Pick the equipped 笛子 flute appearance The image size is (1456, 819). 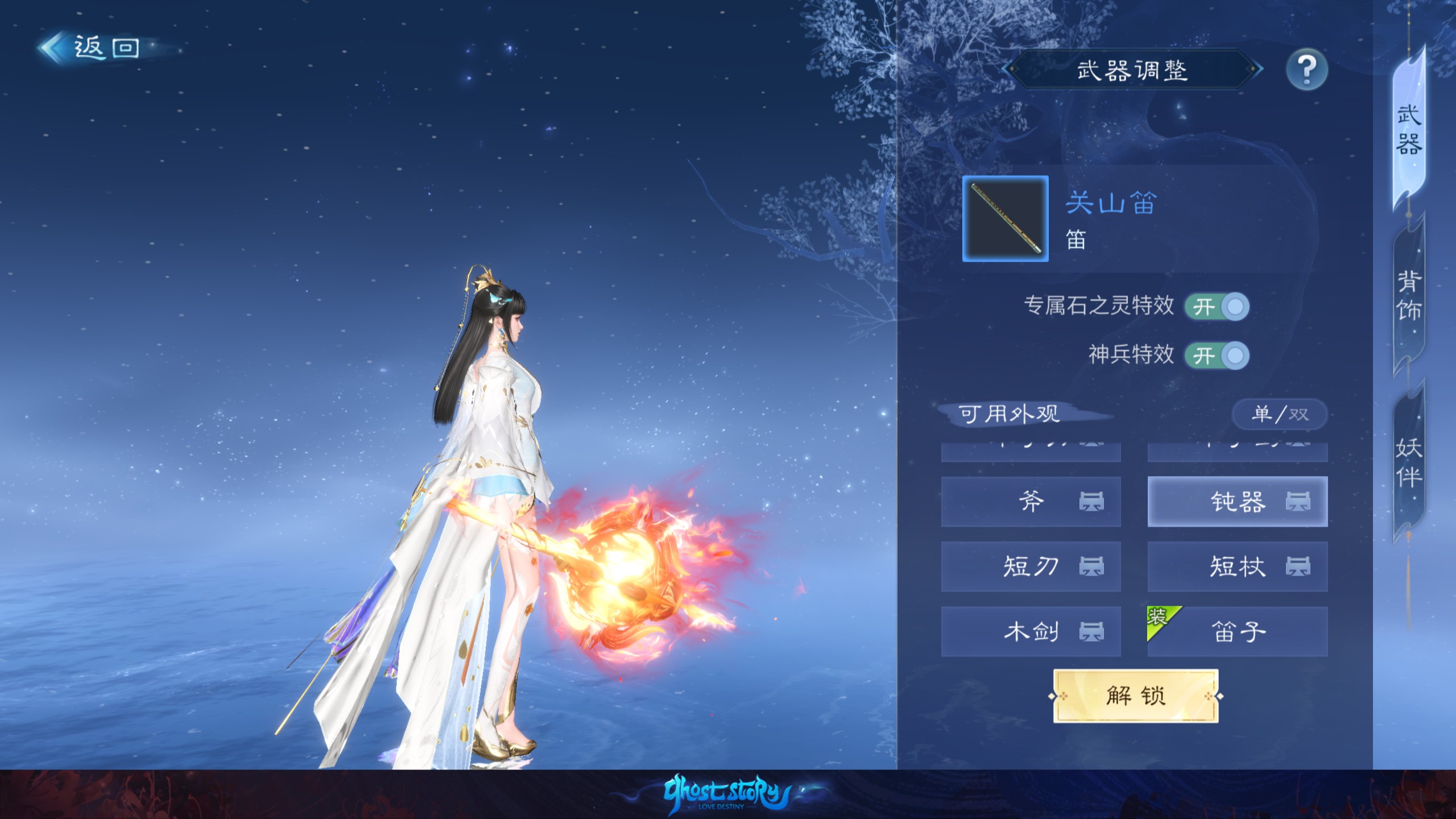click(1238, 631)
